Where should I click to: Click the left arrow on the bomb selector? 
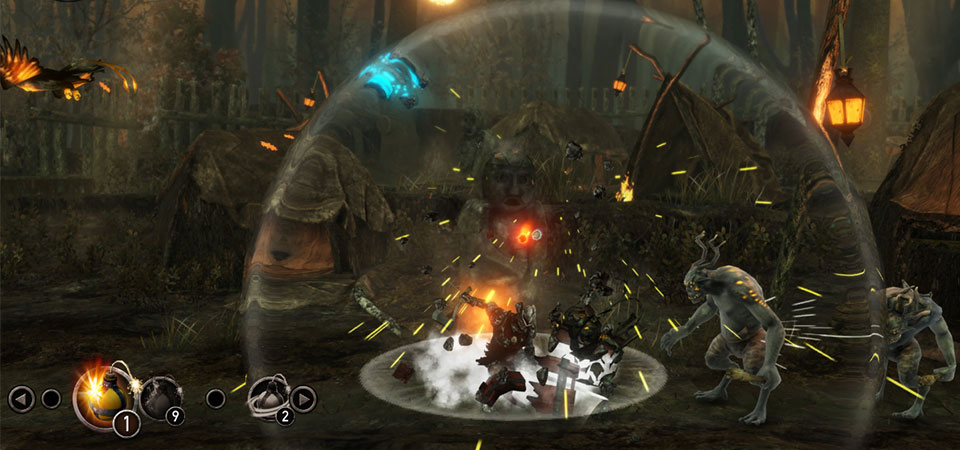[21, 399]
